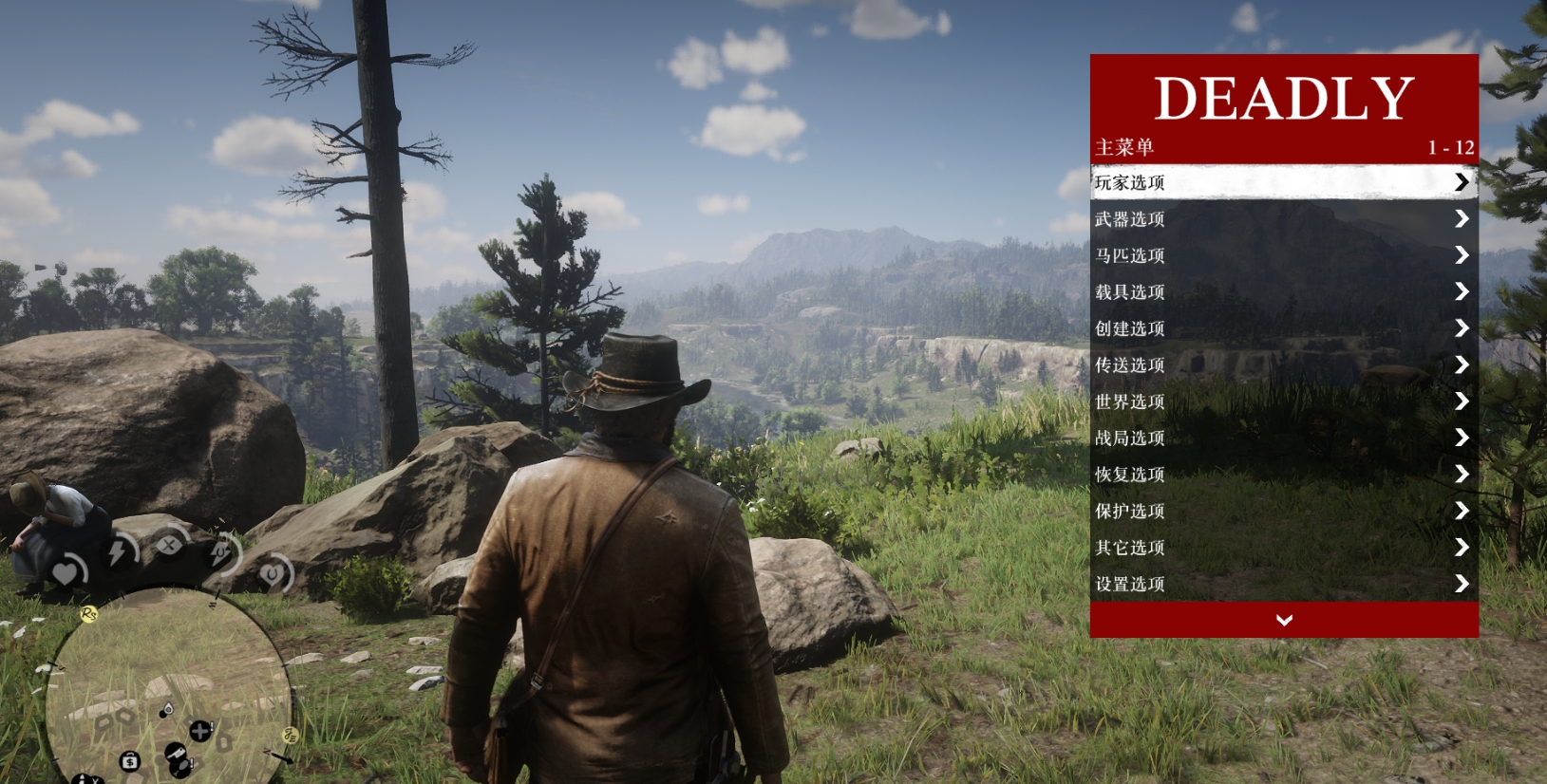Choose 设置选项 settings entry
Screen dimensions: 1547x784
[1283, 585]
